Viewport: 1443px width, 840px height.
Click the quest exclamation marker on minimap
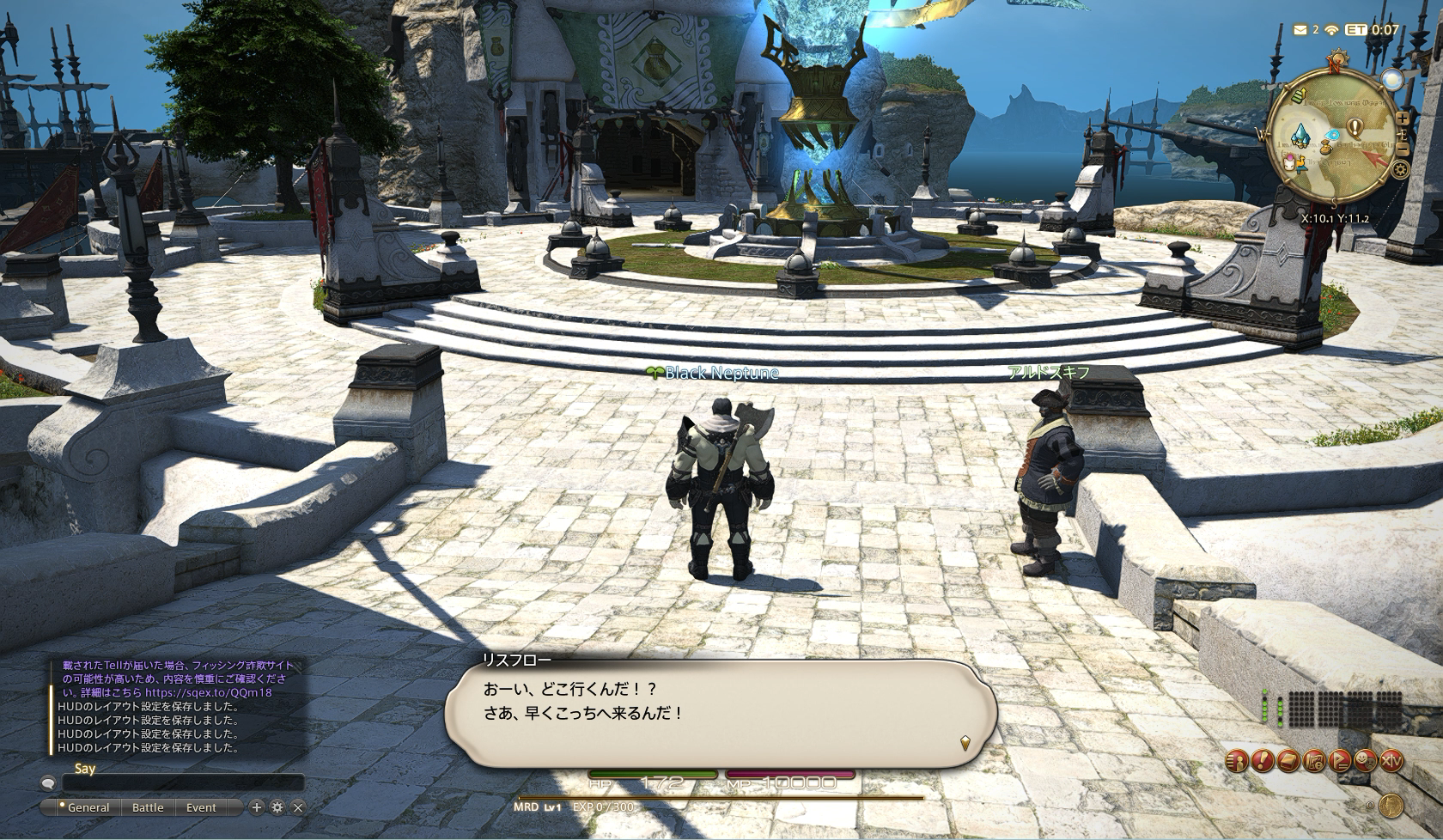pyautogui.click(x=1355, y=128)
